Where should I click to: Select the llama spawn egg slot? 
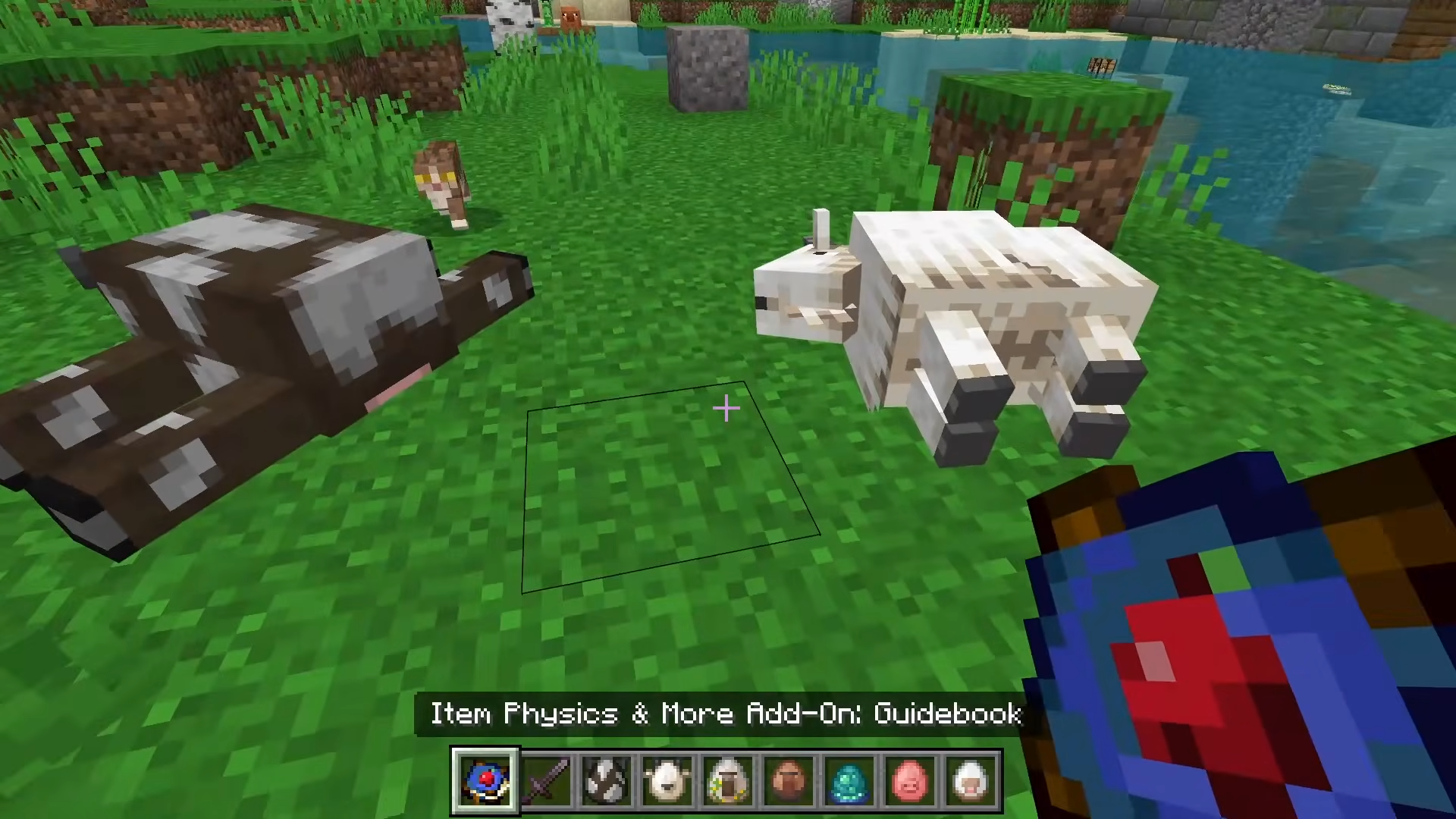click(728, 780)
